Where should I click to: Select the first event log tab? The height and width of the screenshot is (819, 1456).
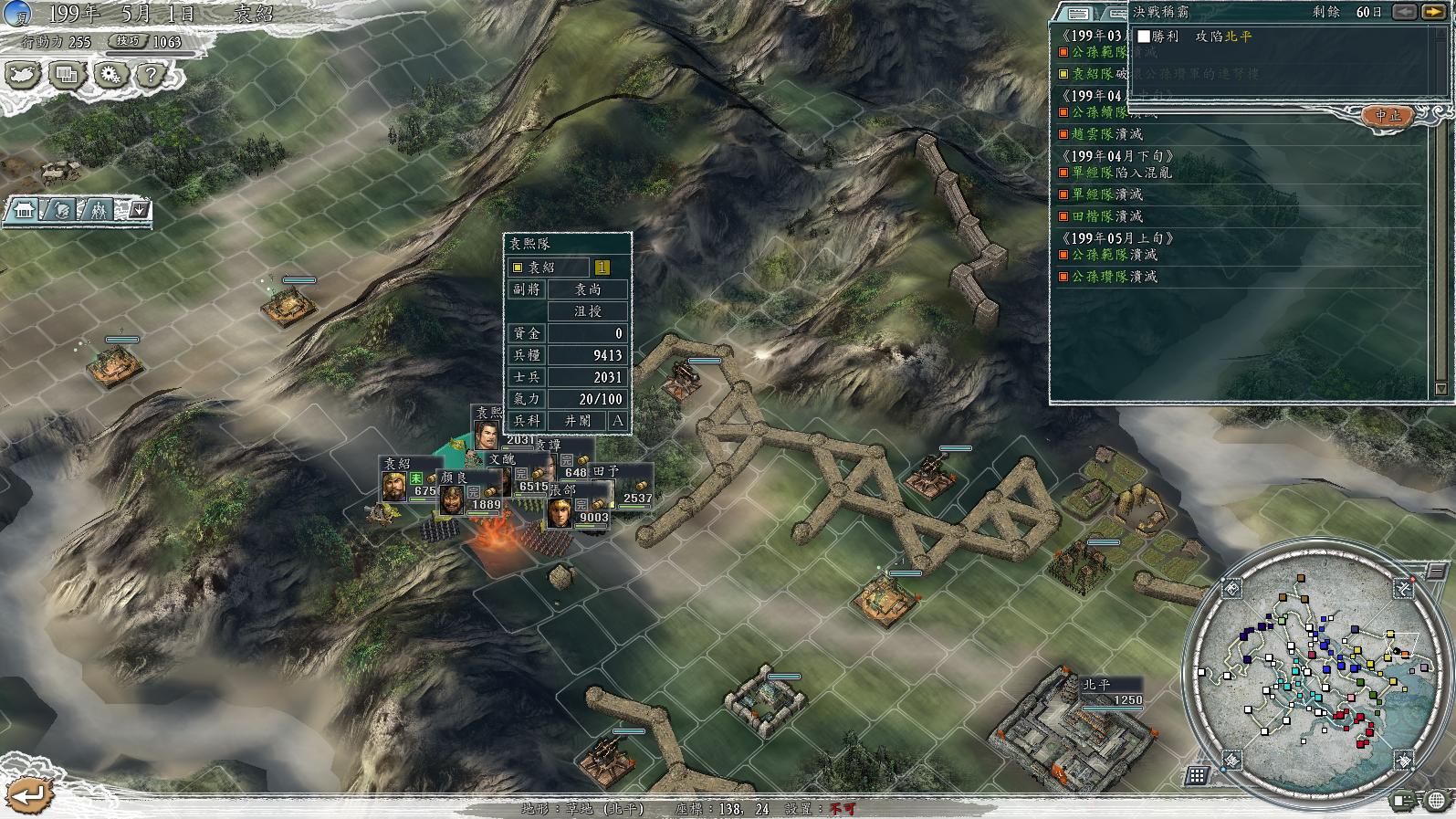1078,13
